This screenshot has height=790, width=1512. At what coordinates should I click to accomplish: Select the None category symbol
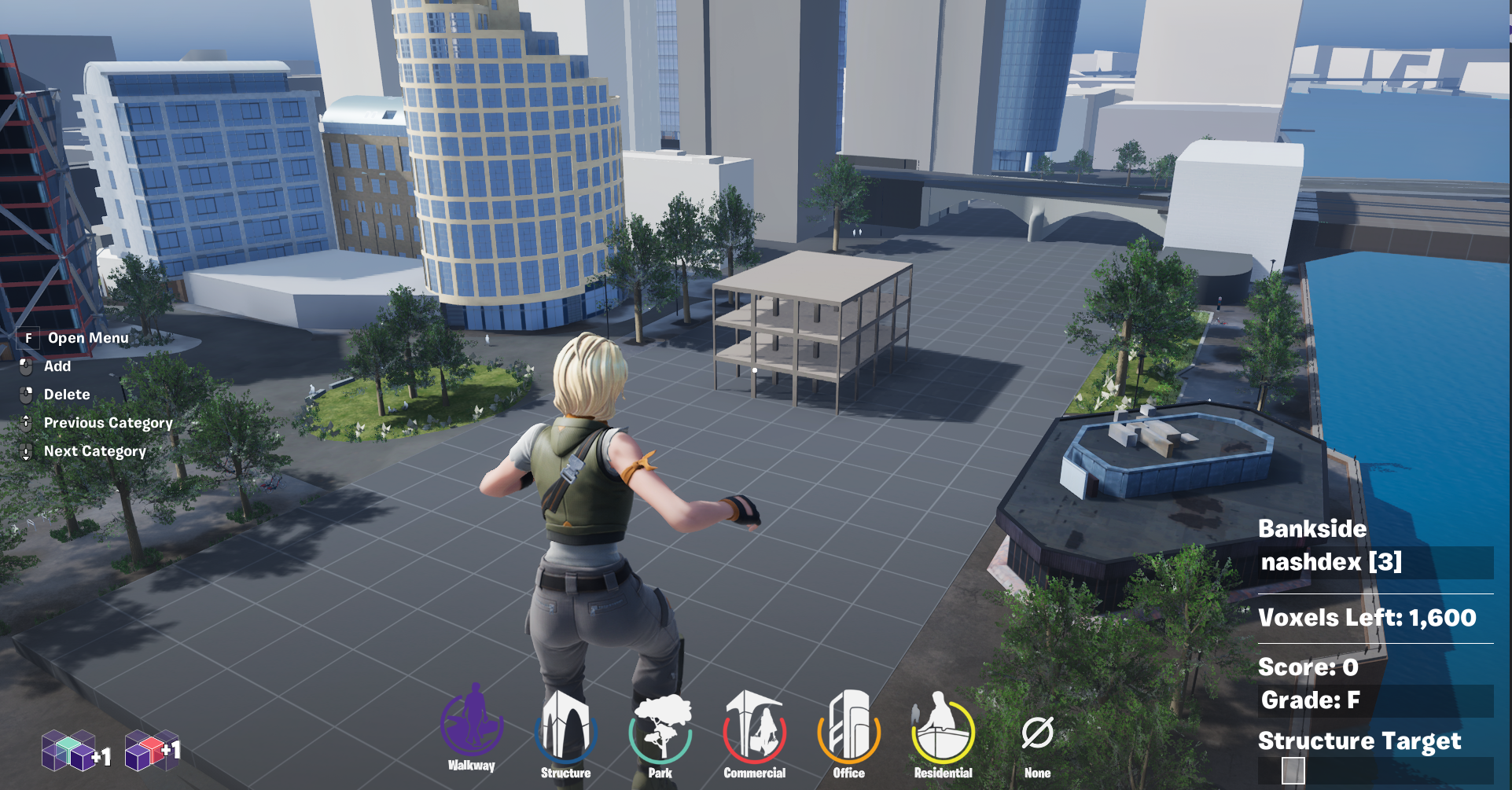[1037, 735]
